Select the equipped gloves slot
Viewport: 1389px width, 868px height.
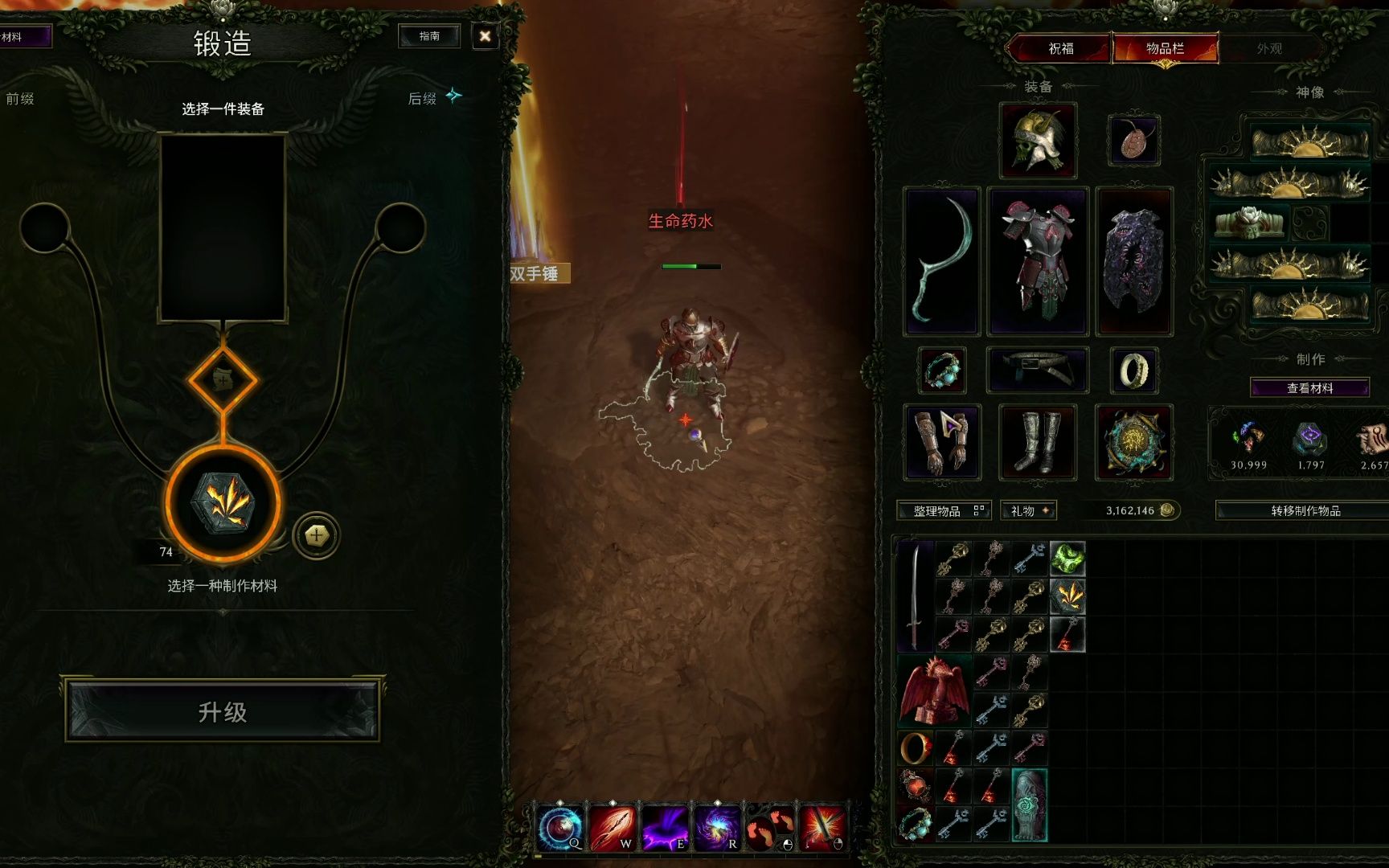[941, 442]
